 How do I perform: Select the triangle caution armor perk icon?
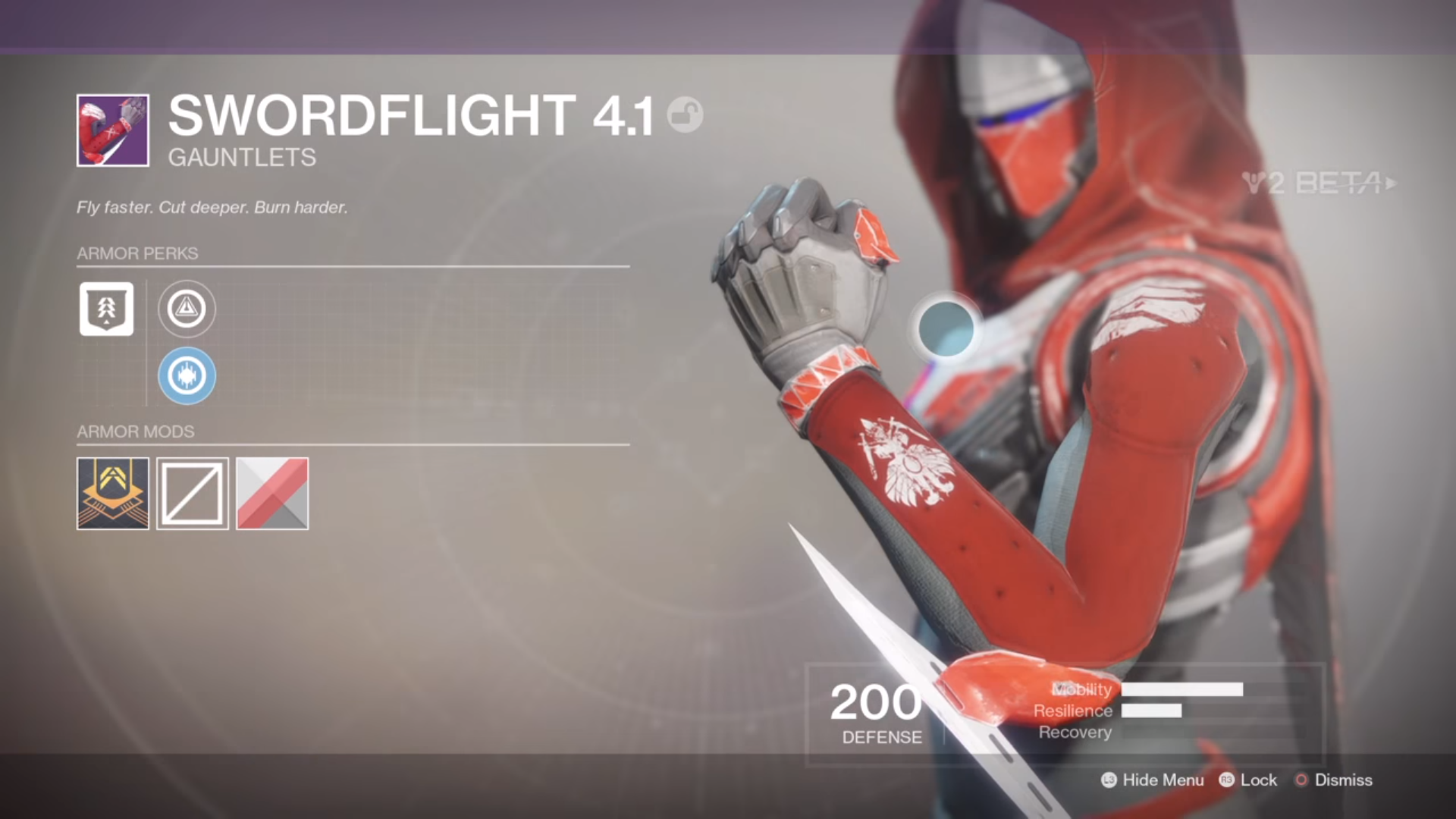pyautogui.click(x=187, y=309)
